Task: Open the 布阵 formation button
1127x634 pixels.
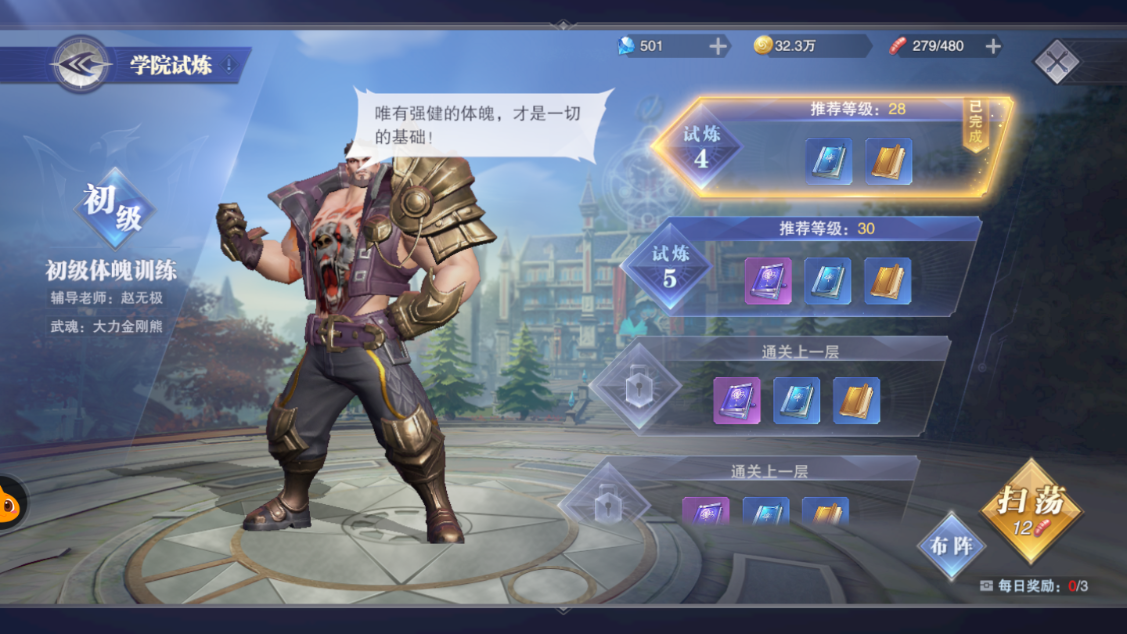Action: point(951,546)
